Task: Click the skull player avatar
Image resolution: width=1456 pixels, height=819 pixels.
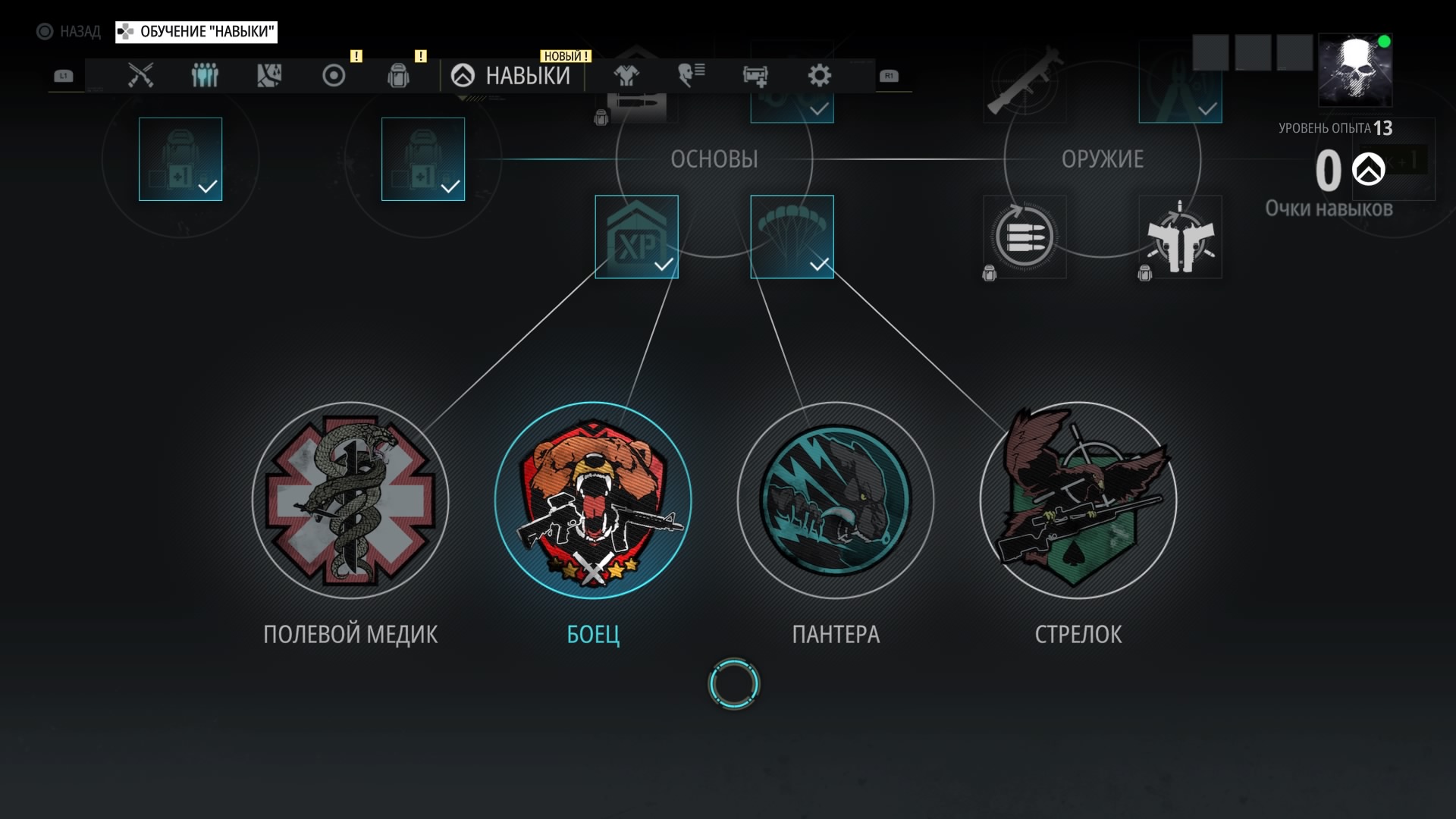Action: (x=1355, y=70)
